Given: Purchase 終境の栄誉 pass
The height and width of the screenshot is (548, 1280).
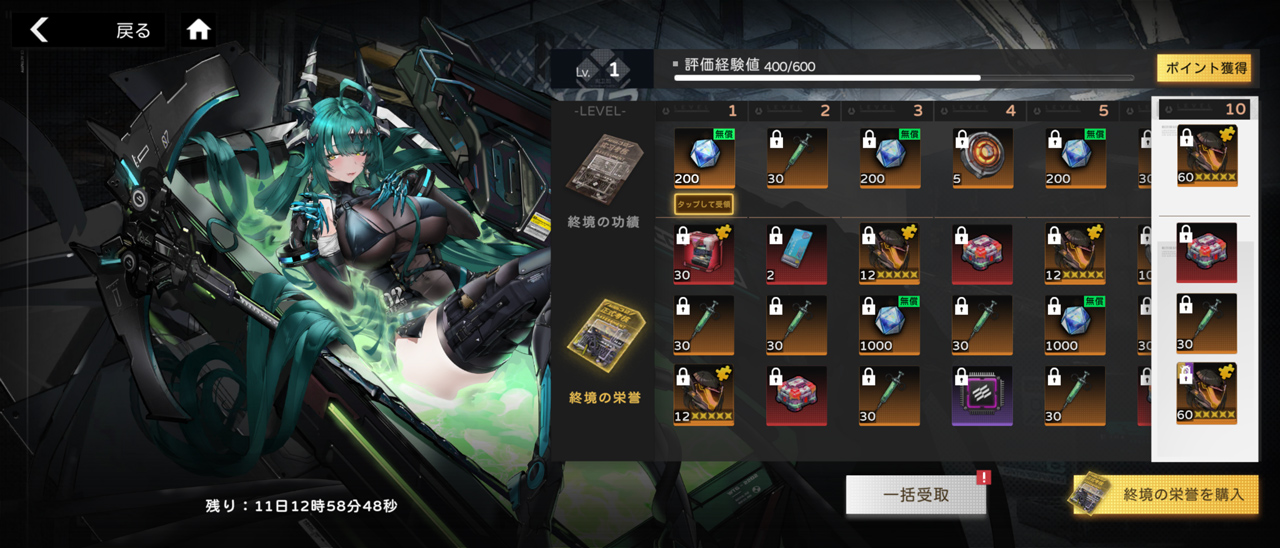Looking at the screenshot, I should pos(1165,495).
